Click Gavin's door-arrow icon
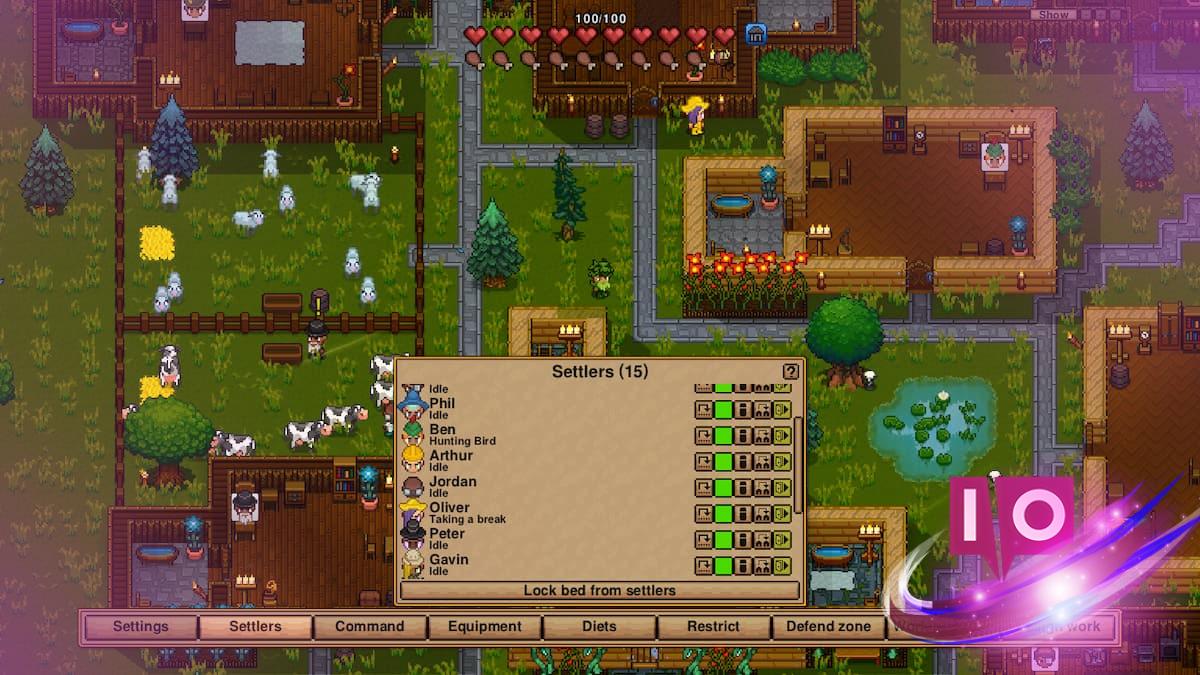This screenshot has height=675, width=1200. click(x=782, y=566)
